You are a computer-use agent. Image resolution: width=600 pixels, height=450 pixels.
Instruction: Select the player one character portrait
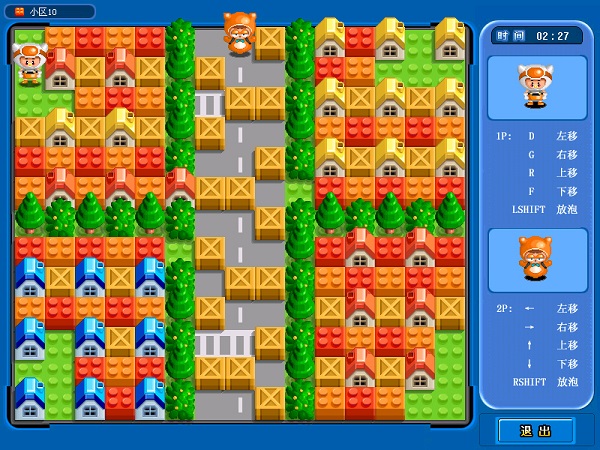(536, 87)
